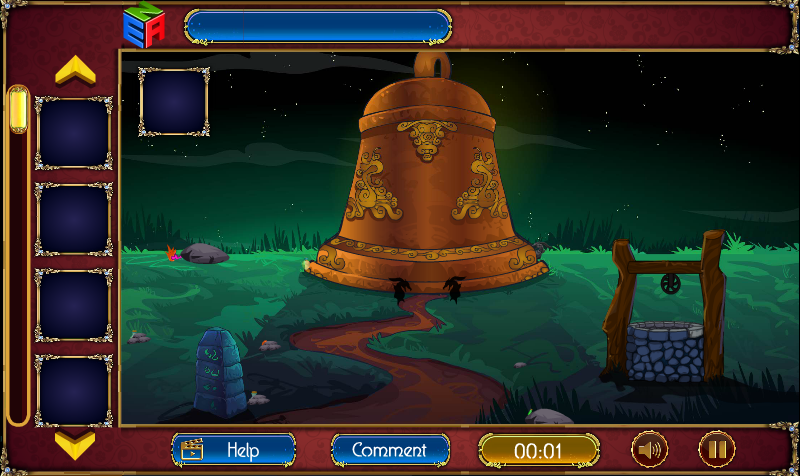Click the Comment button
This screenshot has height=476, width=800.
(390, 450)
